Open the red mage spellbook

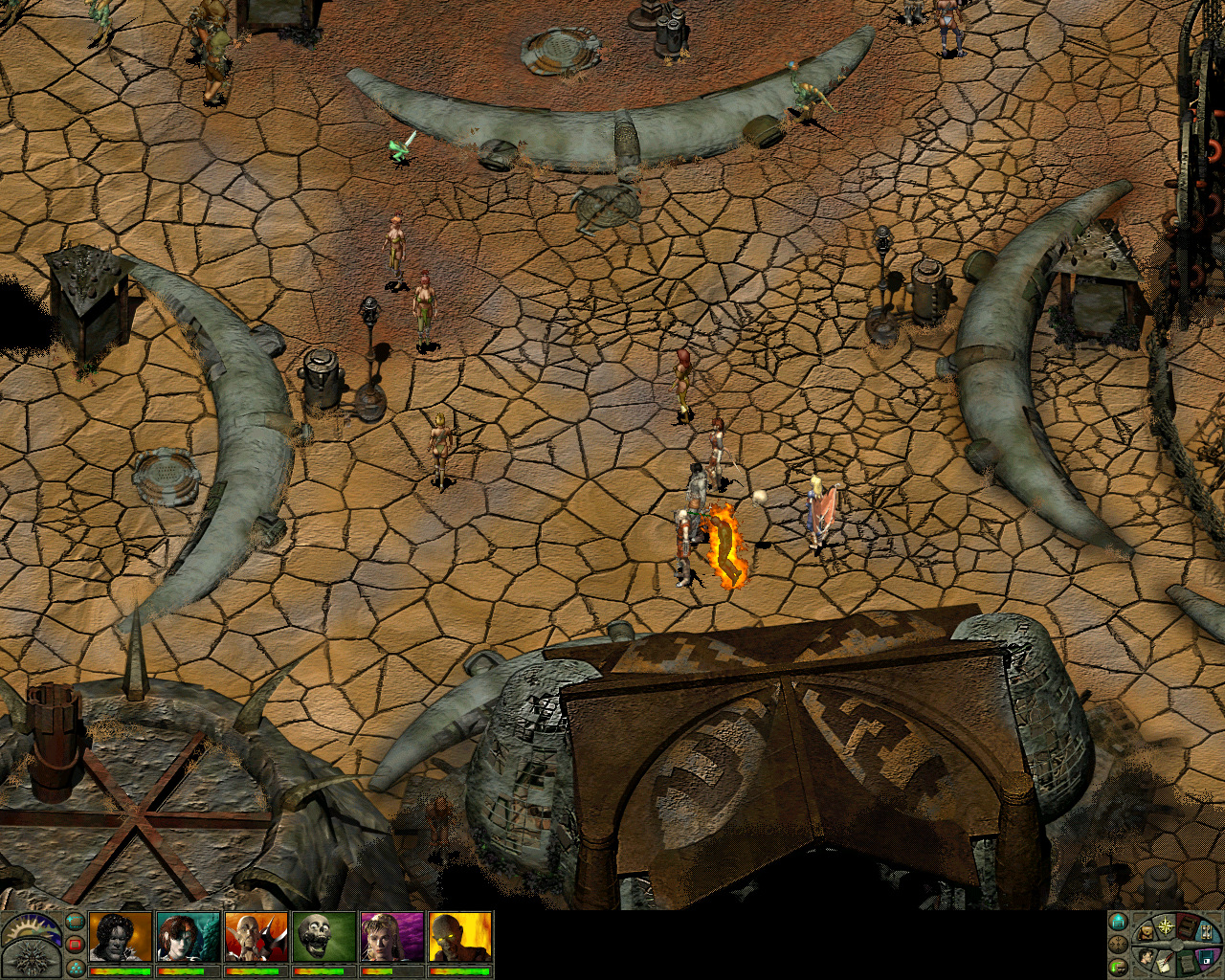1189,927
